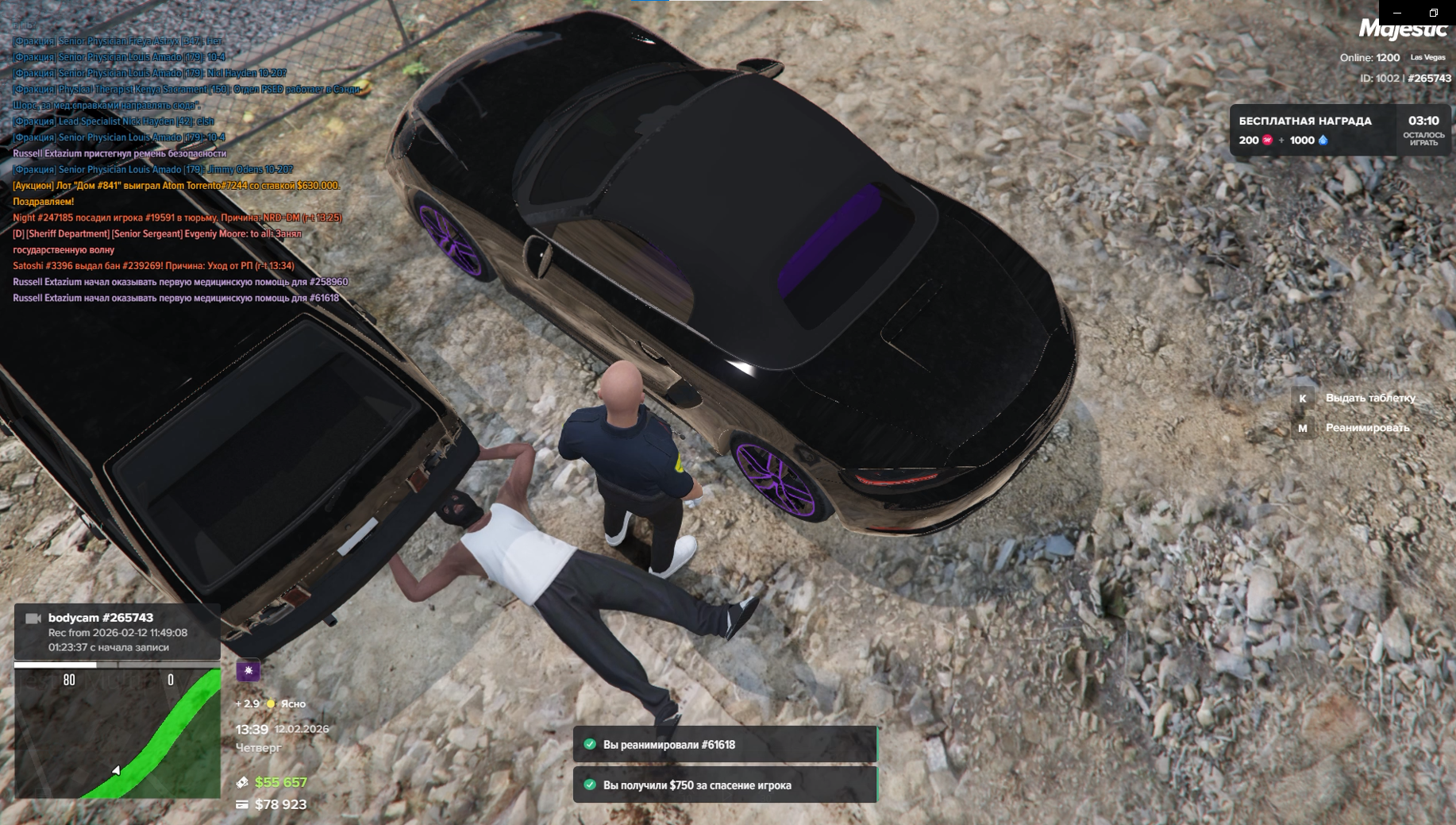This screenshot has width=1456, height=825.
Task: Focus the chat log on the auction message
Action: coord(176,186)
